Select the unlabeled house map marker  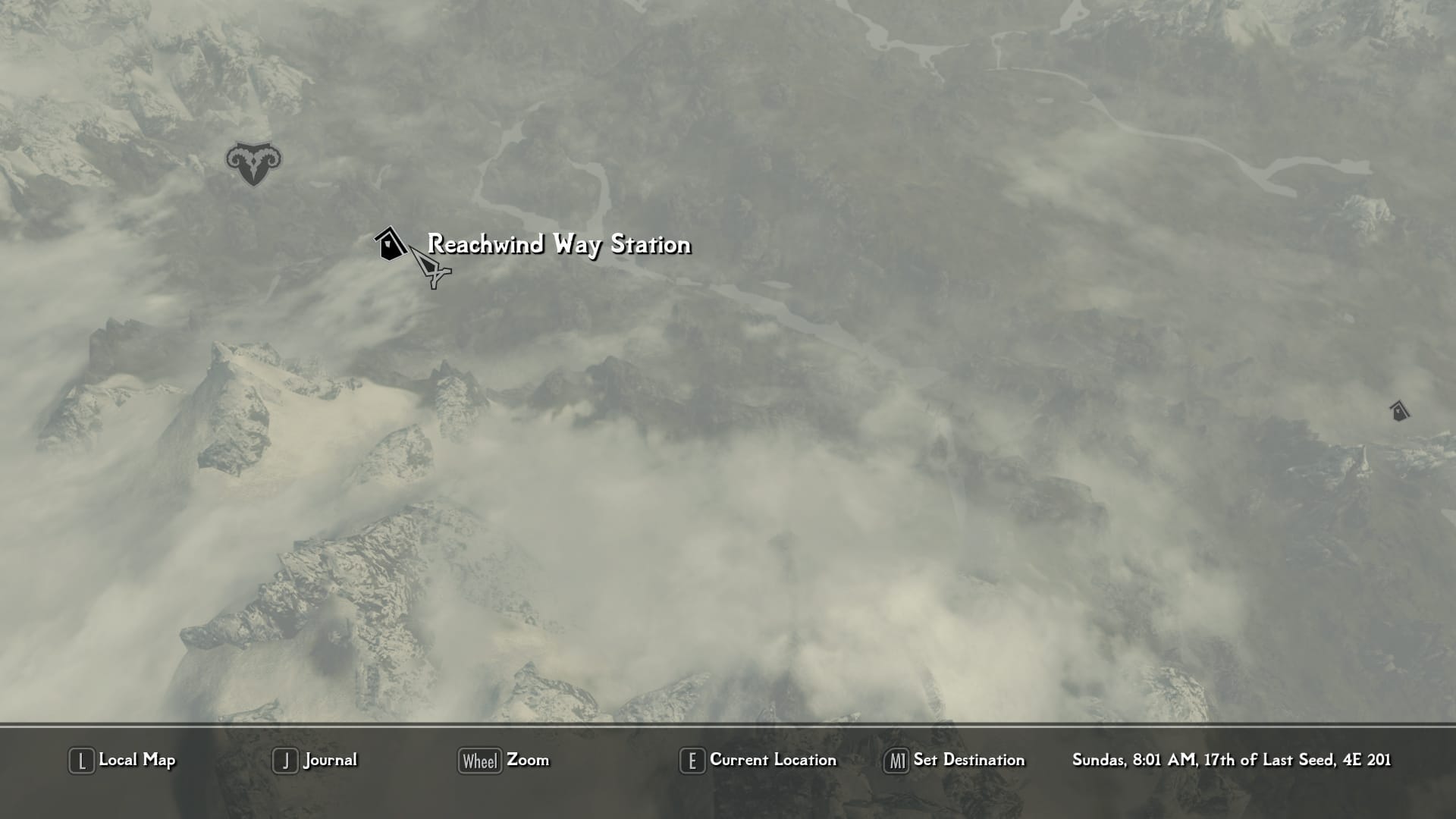click(x=1399, y=411)
